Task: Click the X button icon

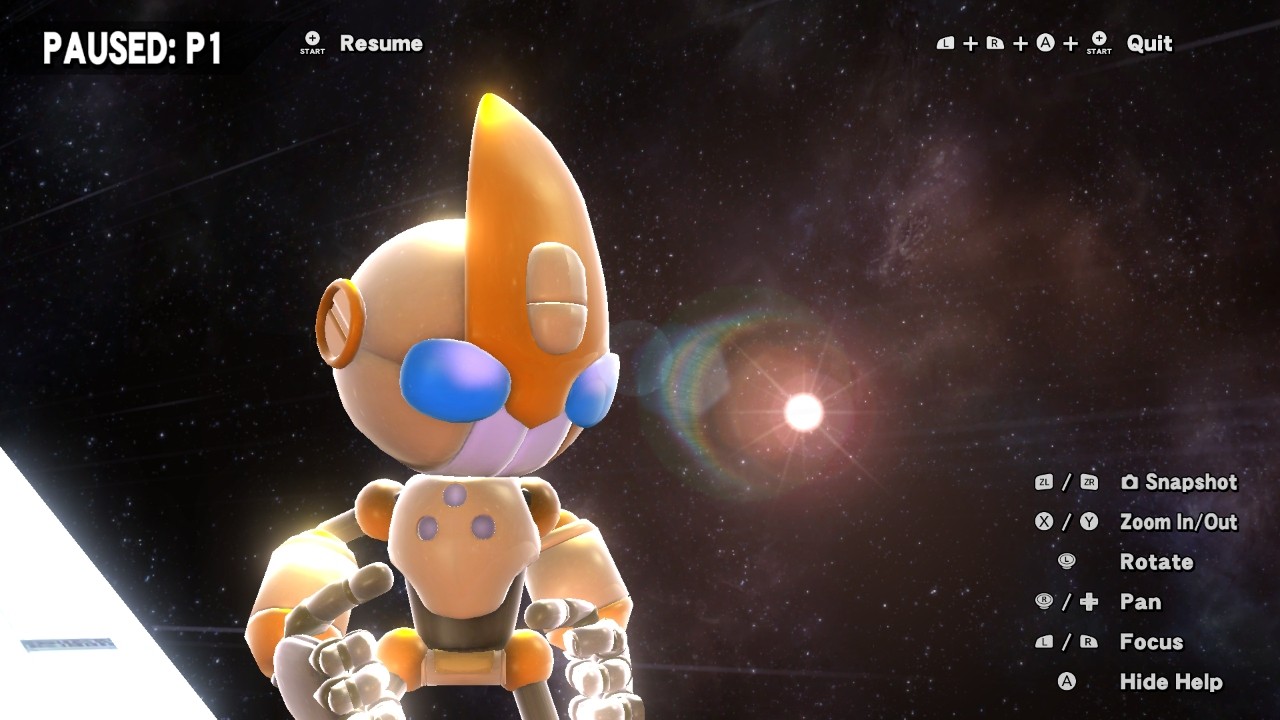Action: [x=1045, y=521]
